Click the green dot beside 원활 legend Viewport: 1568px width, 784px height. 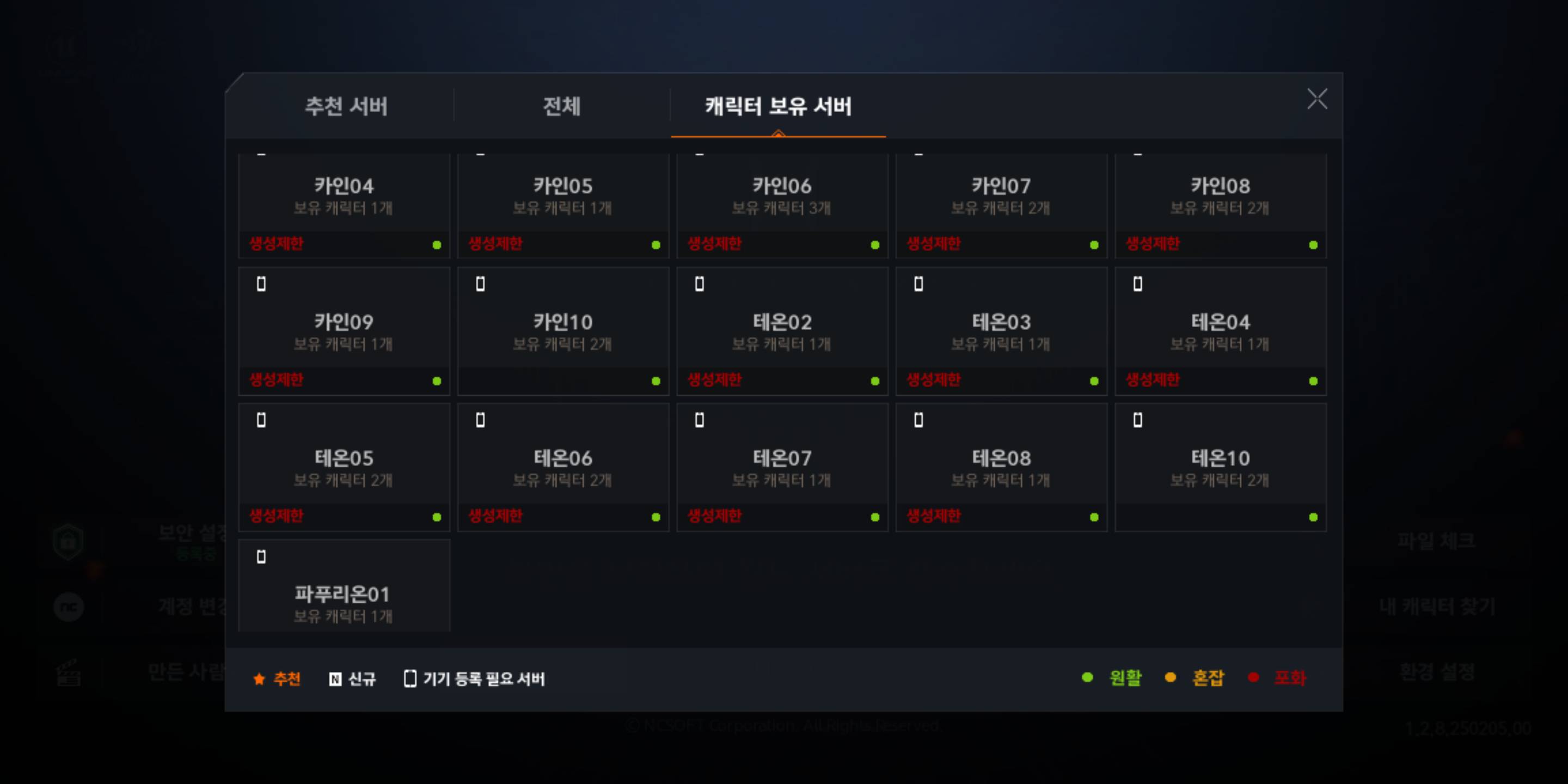coord(1087,677)
